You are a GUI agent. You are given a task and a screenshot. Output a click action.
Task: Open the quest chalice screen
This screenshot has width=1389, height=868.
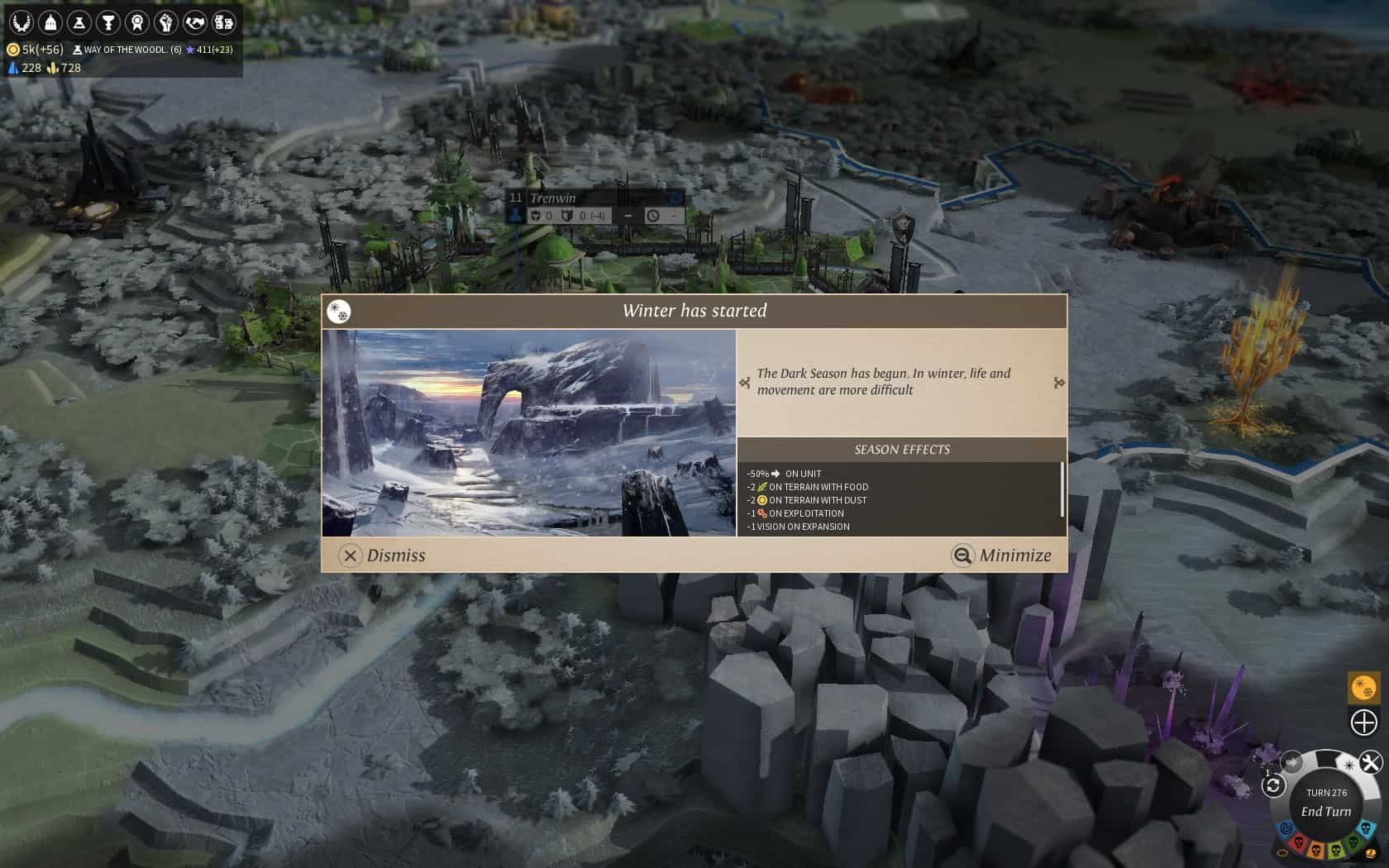pyautogui.click(x=107, y=21)
